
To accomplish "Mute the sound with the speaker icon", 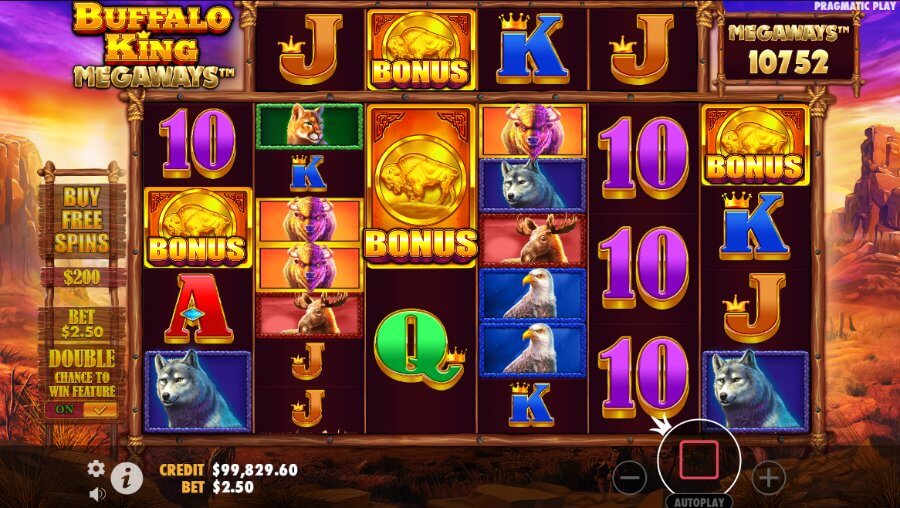I will [x=97, y=493].
